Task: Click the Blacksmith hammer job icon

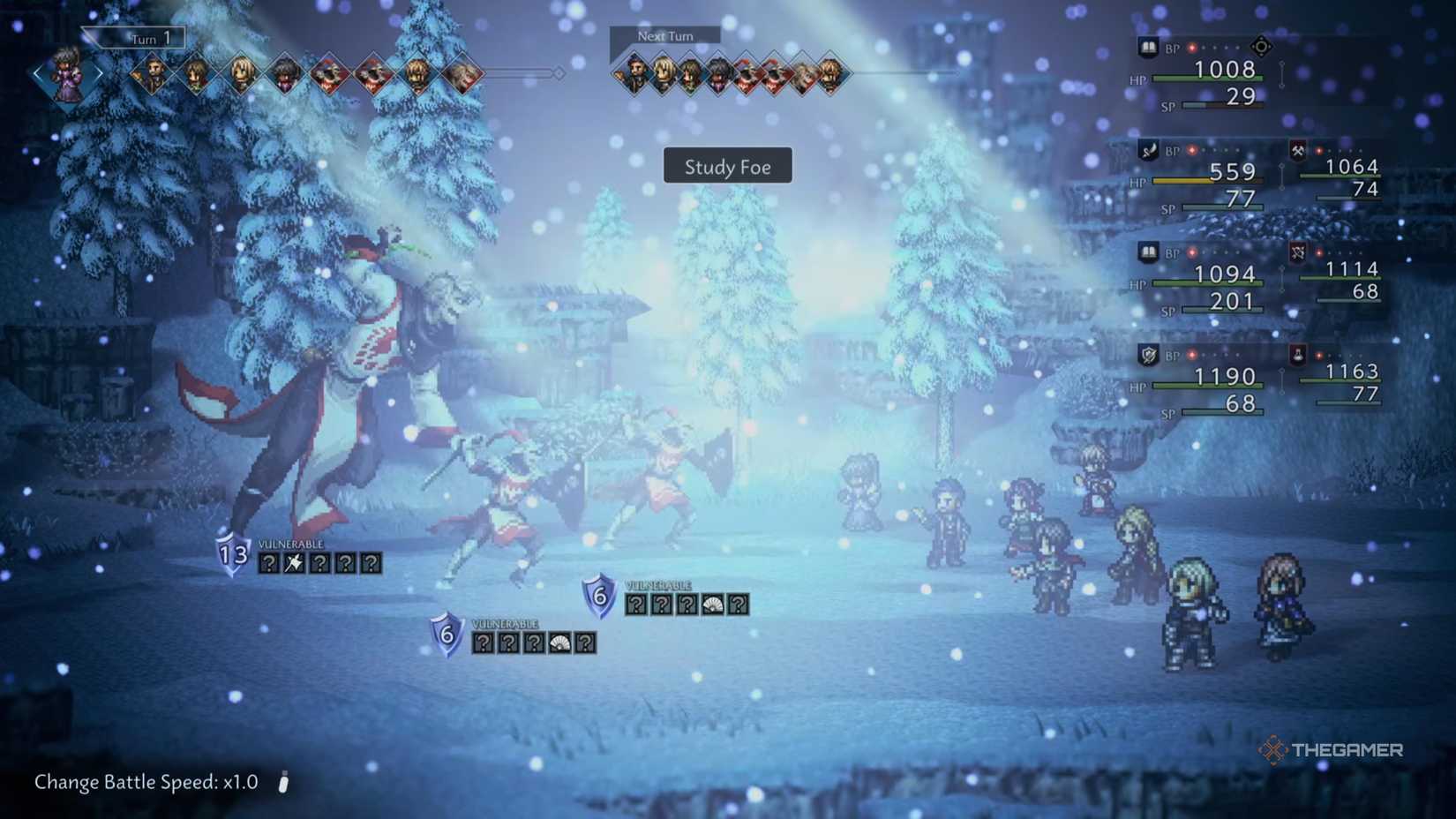Action: pos(1297,151)
